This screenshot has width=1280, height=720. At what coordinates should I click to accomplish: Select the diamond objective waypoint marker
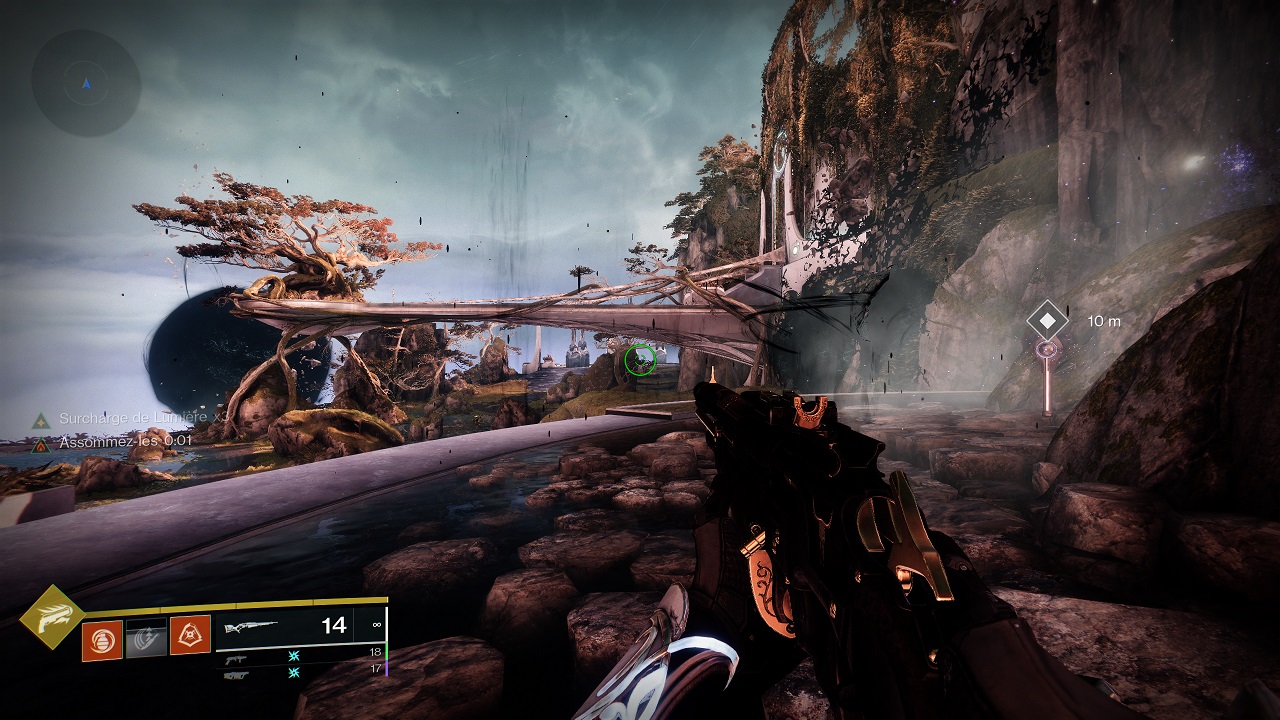point(1047,322)
